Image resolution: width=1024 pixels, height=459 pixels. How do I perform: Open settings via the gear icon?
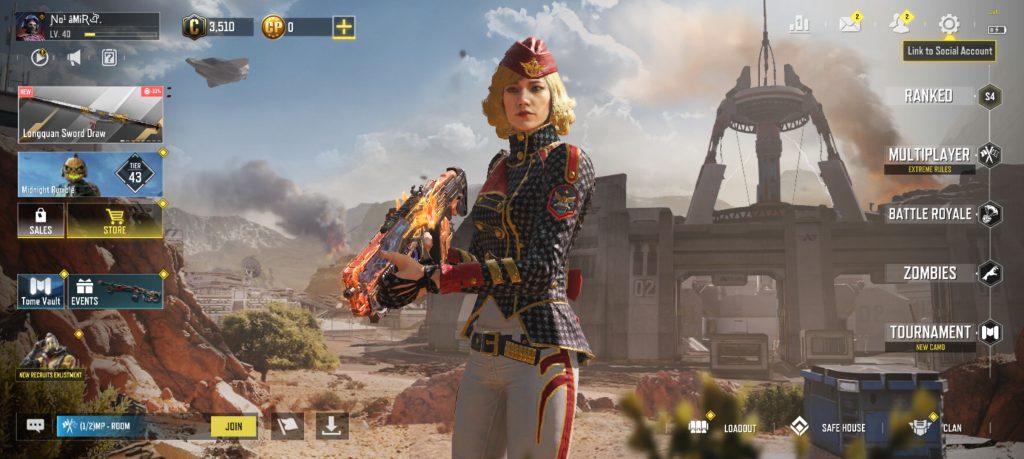[x=948, y=24]
